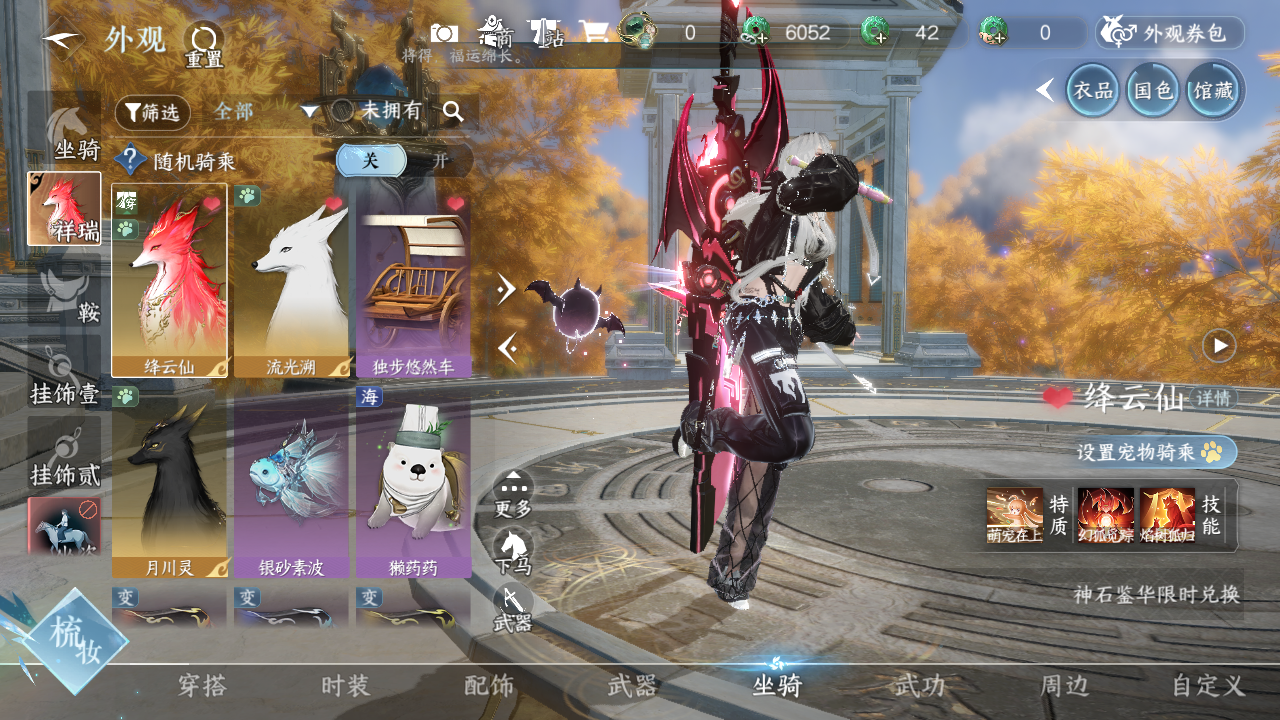Choose the 独步悠然车 cart mount
1280x720 pixels.
click(x=413, y=280)
